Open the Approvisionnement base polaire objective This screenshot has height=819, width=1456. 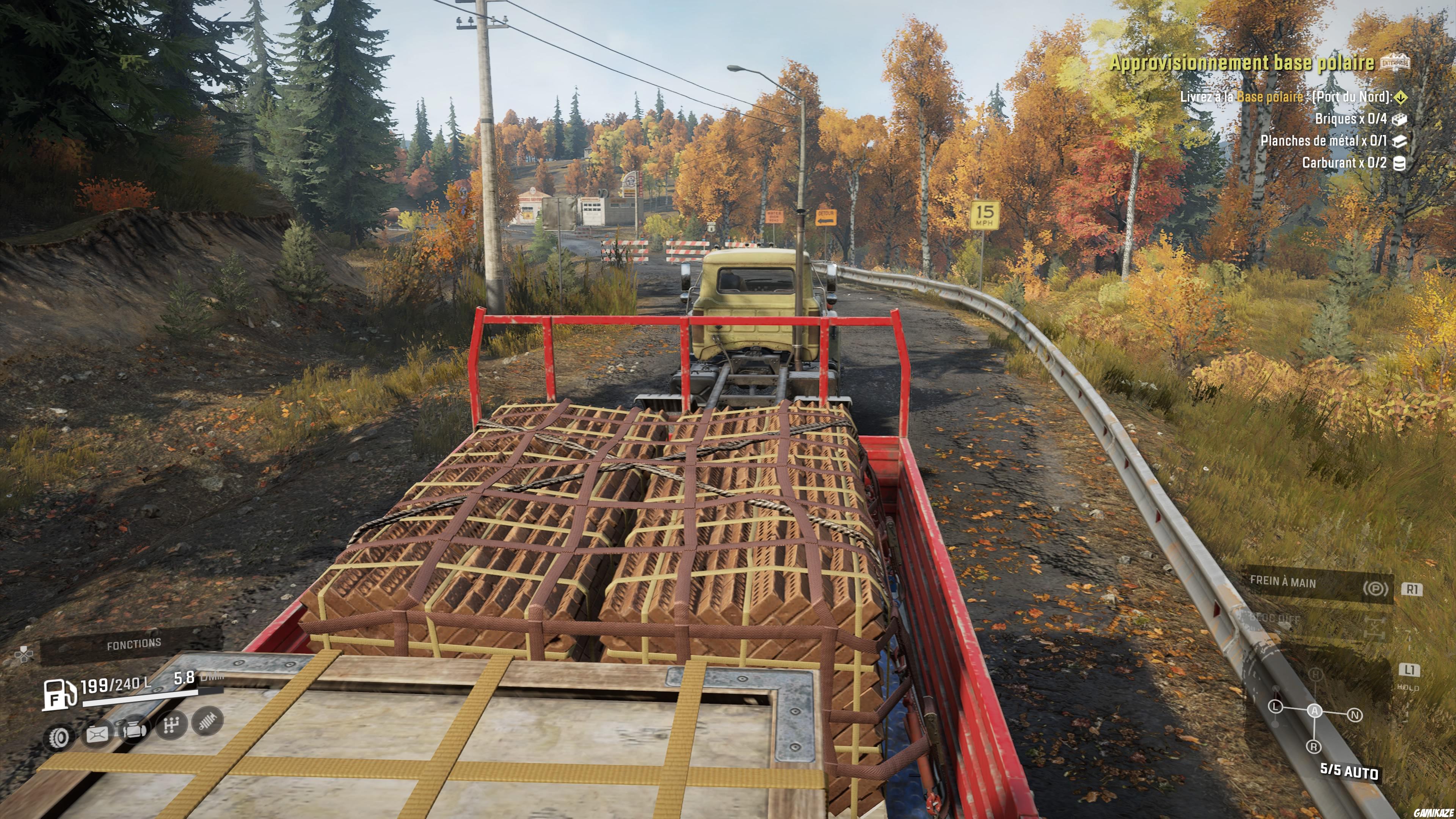click(x=1243, y=63)
